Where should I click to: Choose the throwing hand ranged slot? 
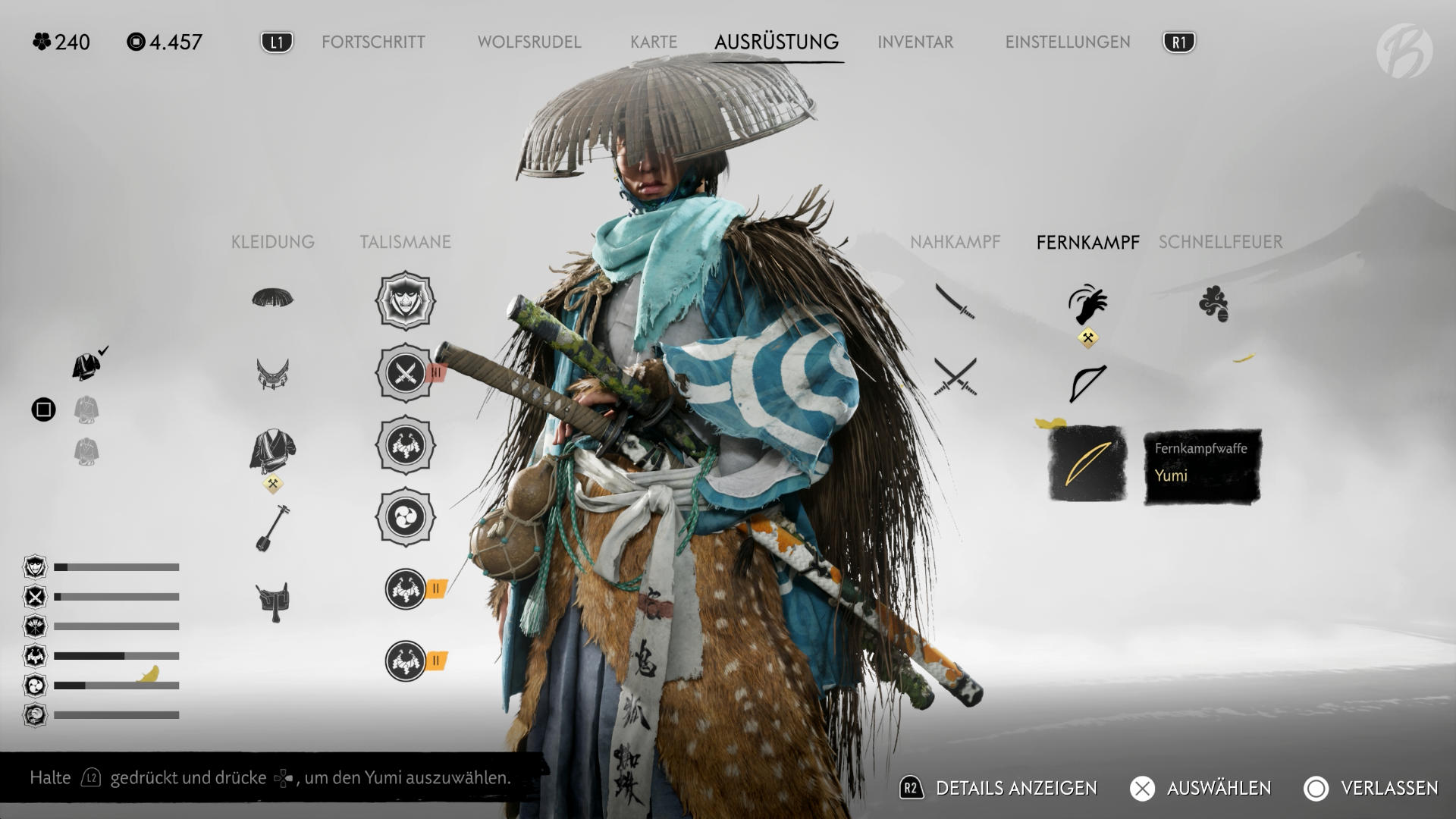[x=1087, y=305]
